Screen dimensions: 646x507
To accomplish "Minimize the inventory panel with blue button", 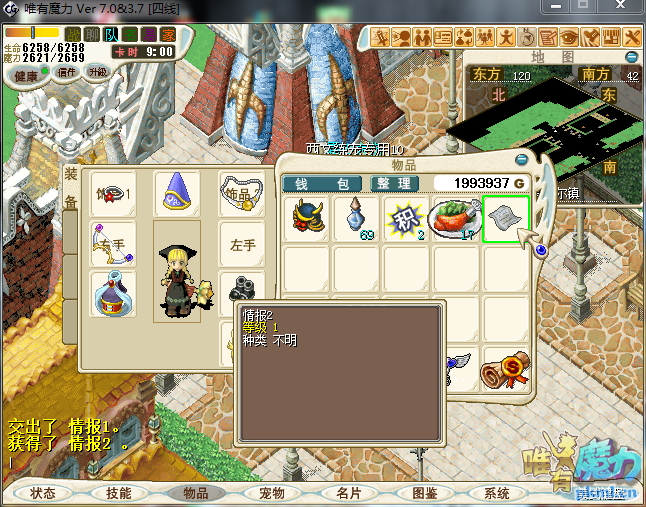I will point(521,159).
